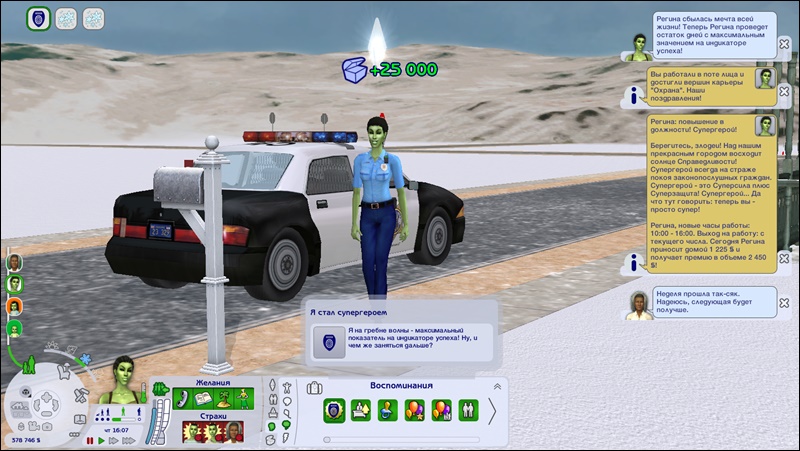Click the first snowflake status icon

tap(67, 17)
